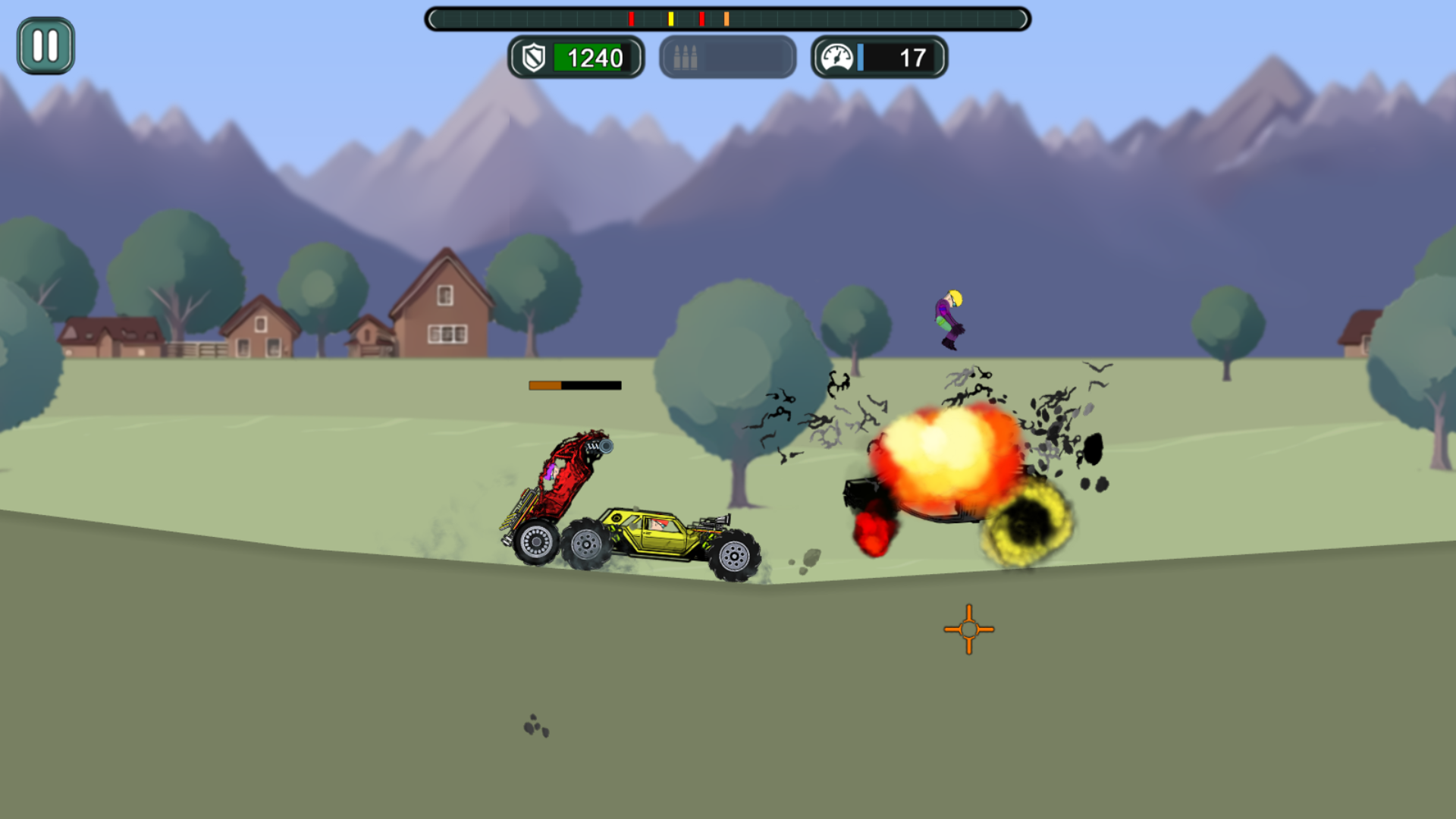Click the speedometer icon next to 17

(836, 55)
